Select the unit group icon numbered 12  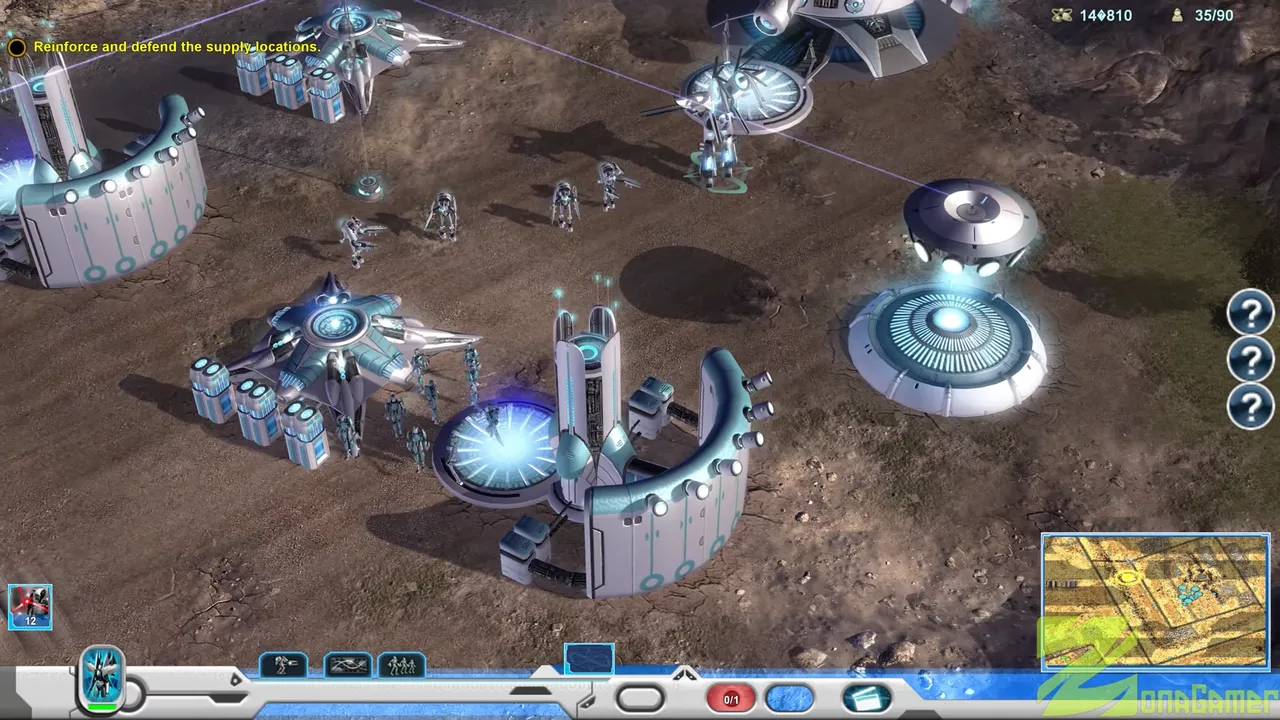[x=30, y=607]
